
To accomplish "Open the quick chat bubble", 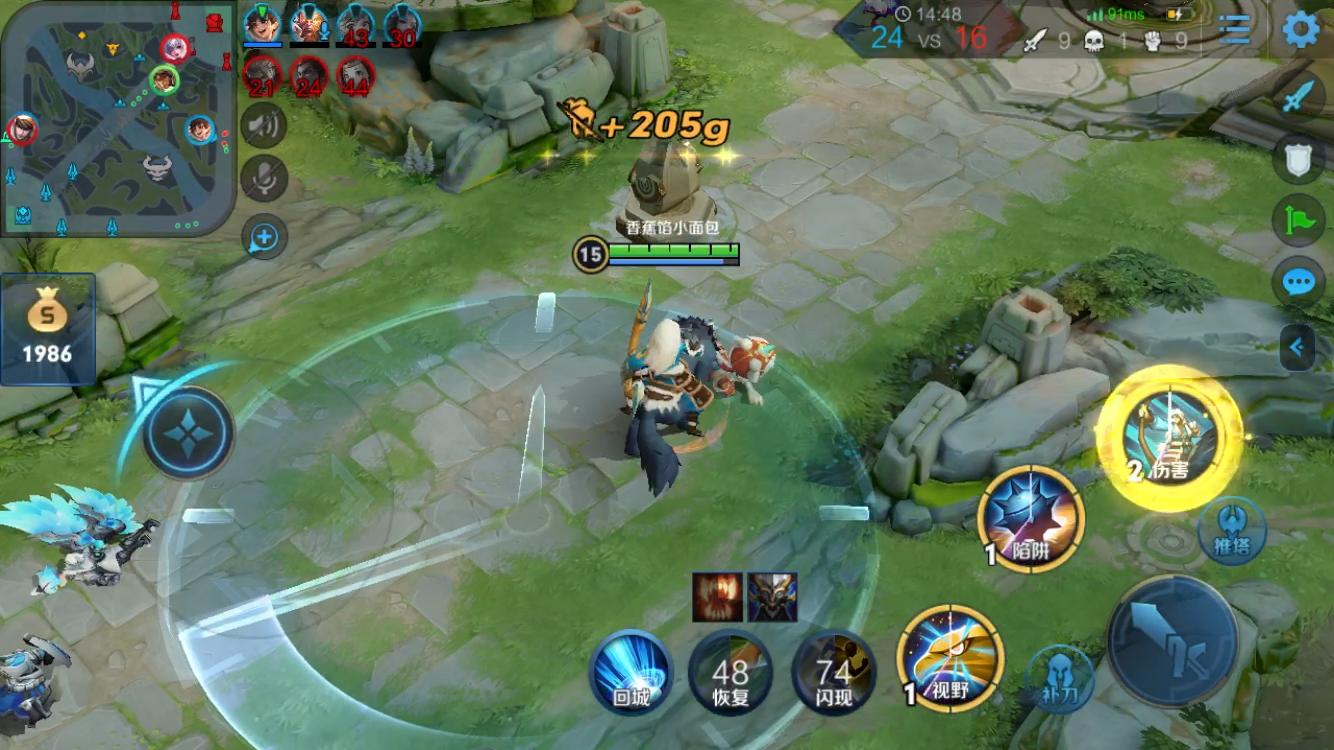I will tap(1298, 282).
